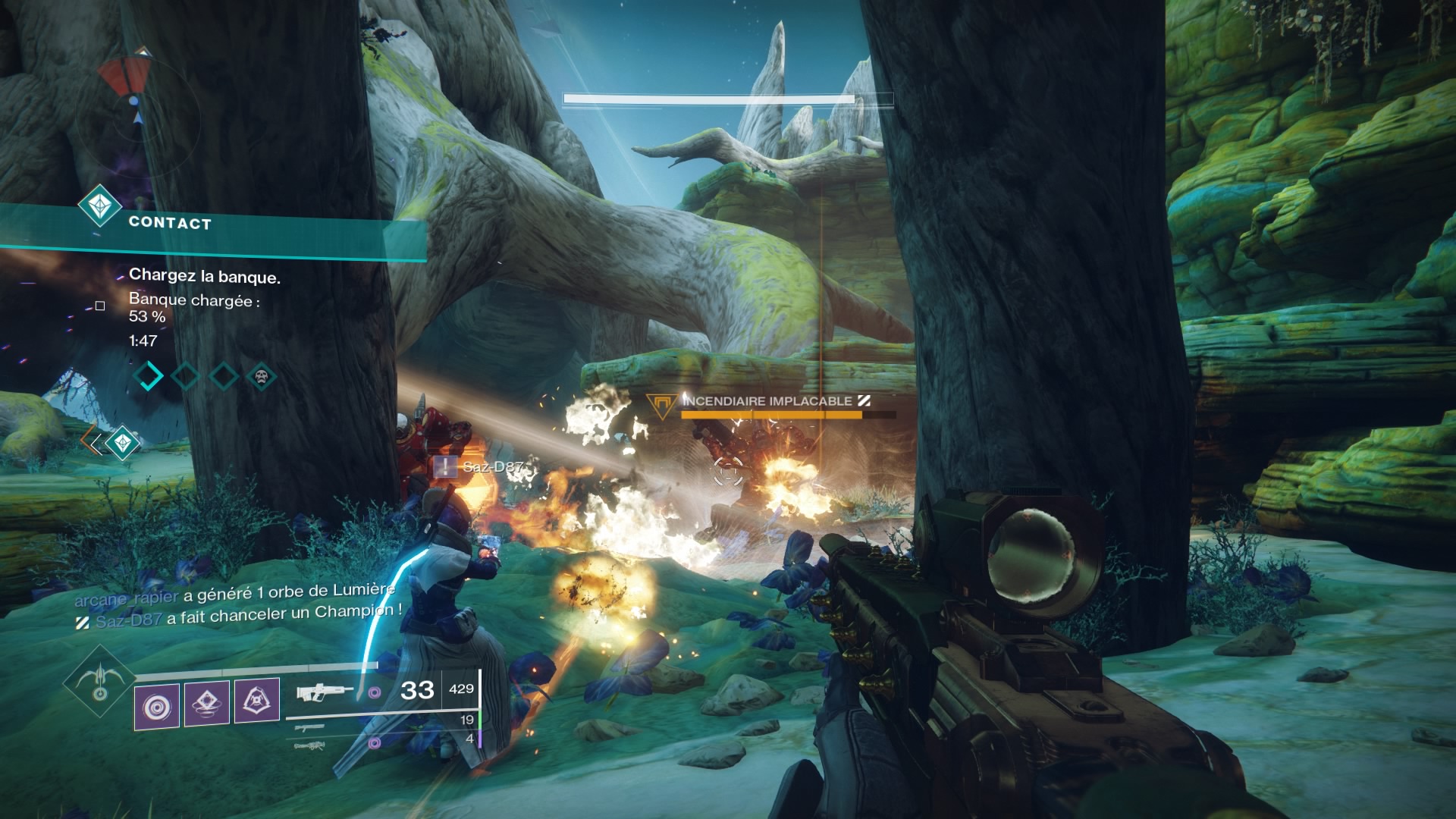Switch to the second weapon in the list
1456x819 pixels.
pos(309,727)
